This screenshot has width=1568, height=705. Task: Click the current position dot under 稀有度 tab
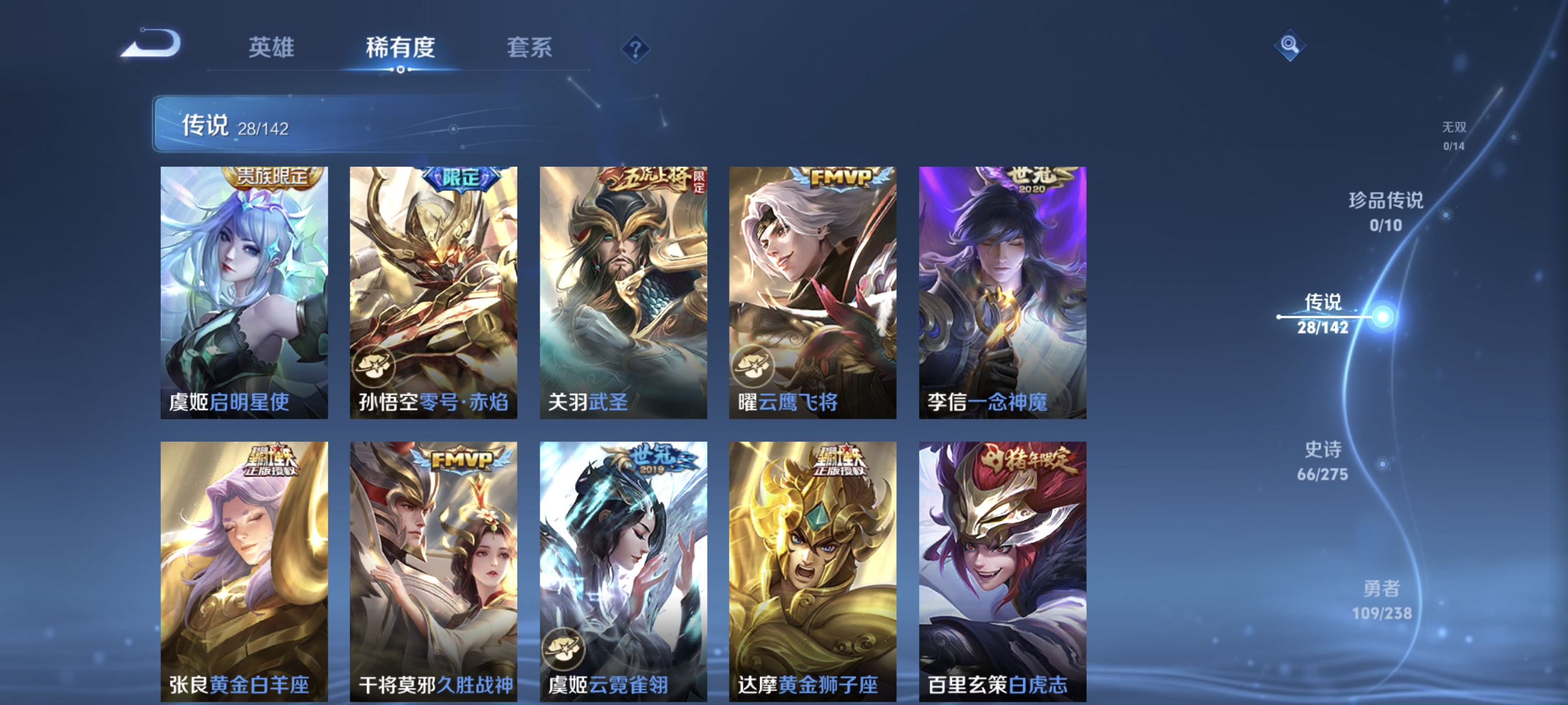400,69
